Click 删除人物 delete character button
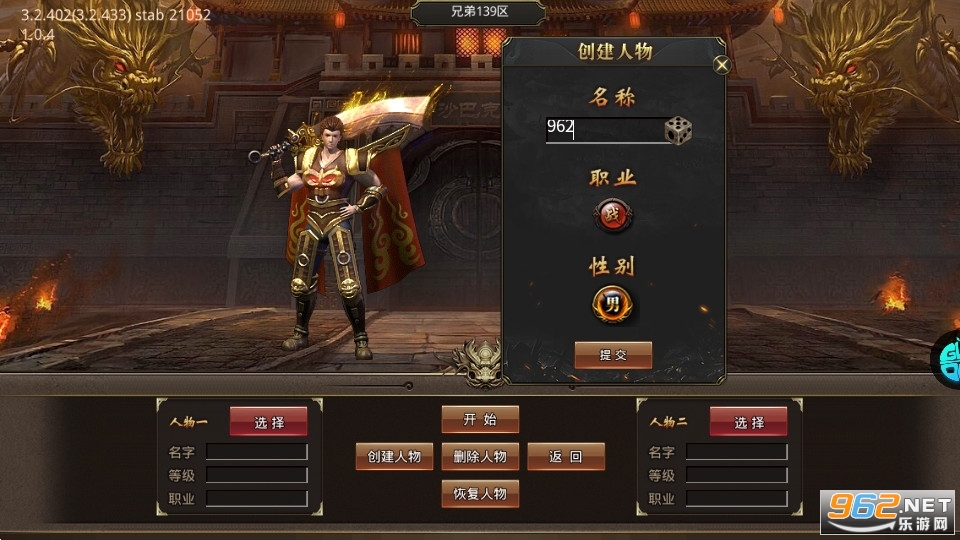The image size is (960, 540). [480, 457]
